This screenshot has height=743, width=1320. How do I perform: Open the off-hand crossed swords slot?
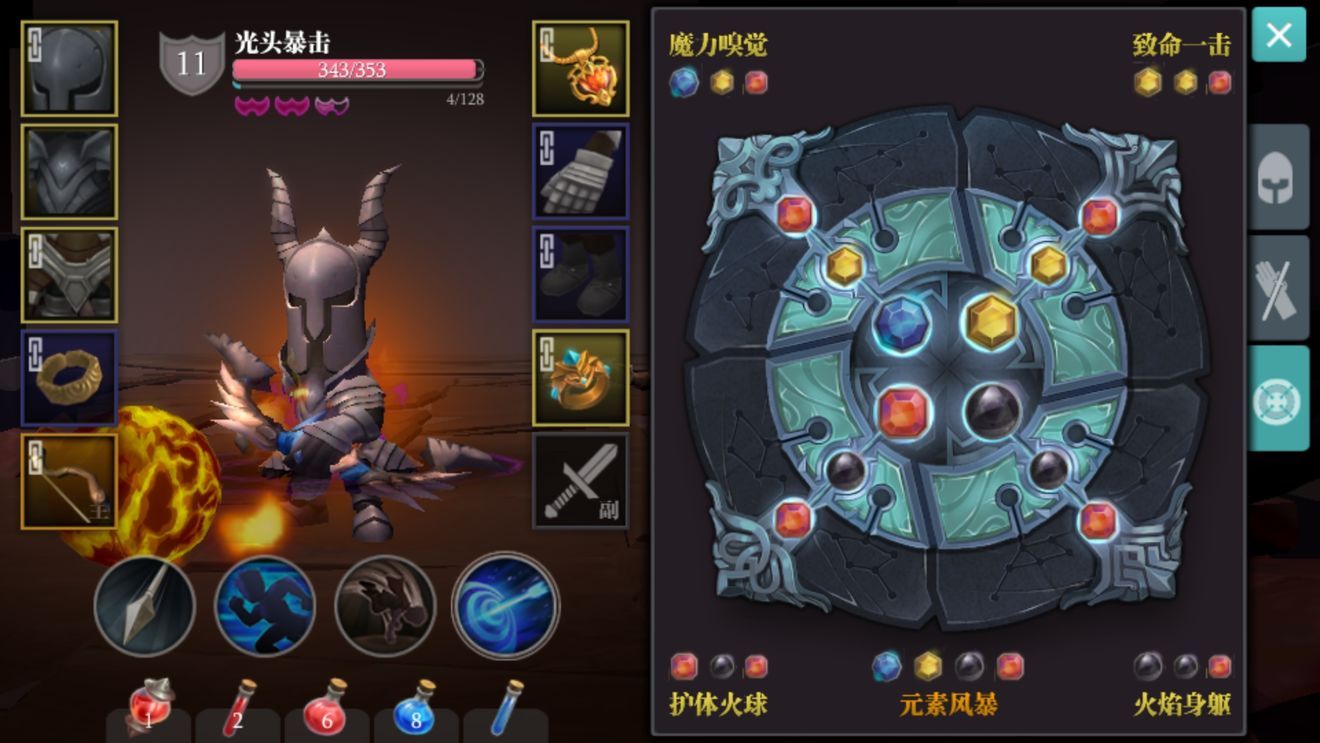(x=581, y=481)
